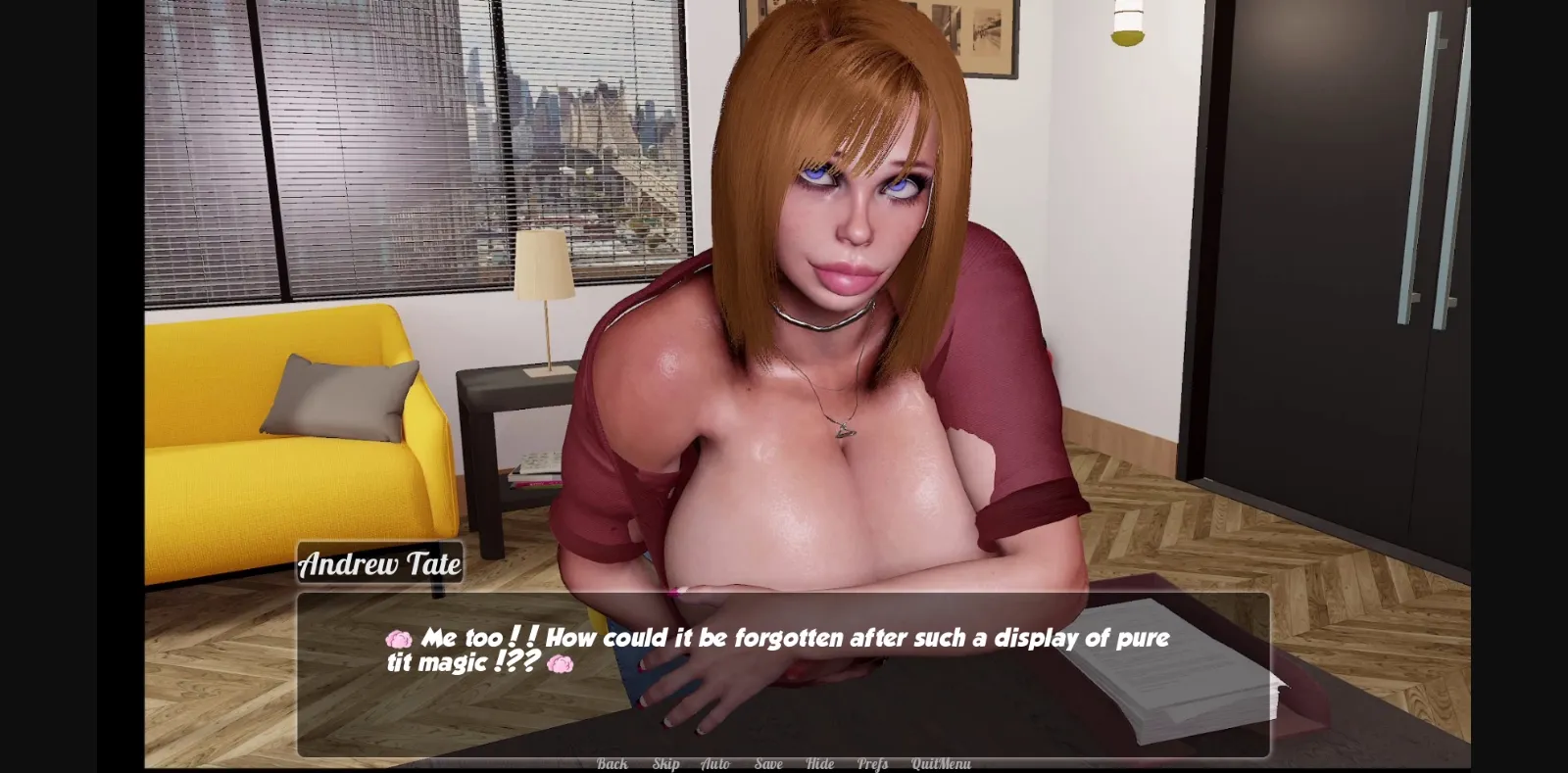The width and height of the screenshot is (1568, 773).
Task: Choose QuitMenu from the bottom menu bar
Action: point(943,762)
